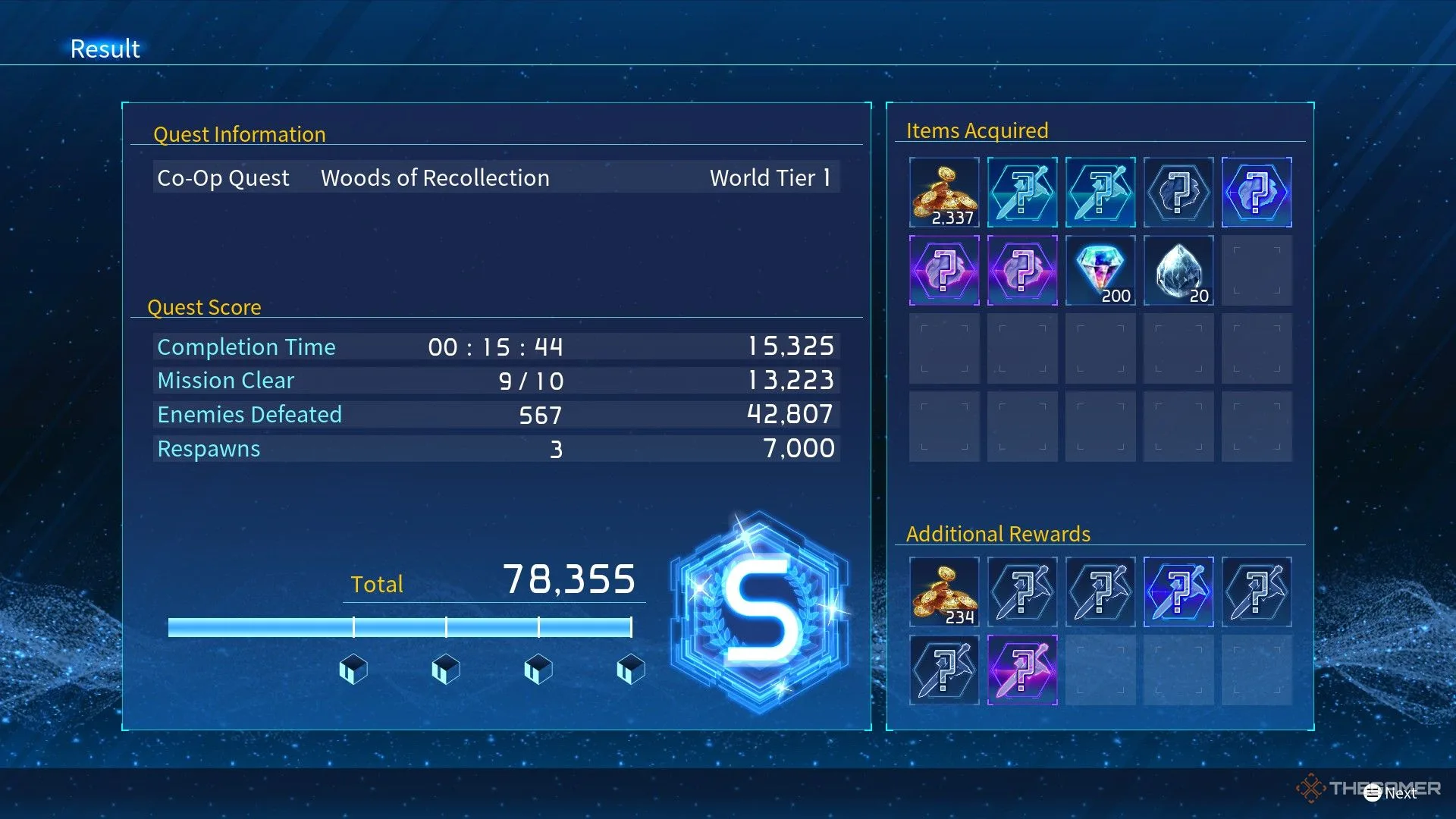Select the rainbow crystal reward showing 200
This screenshot has width=1456, height=819.
(1100, 271)
